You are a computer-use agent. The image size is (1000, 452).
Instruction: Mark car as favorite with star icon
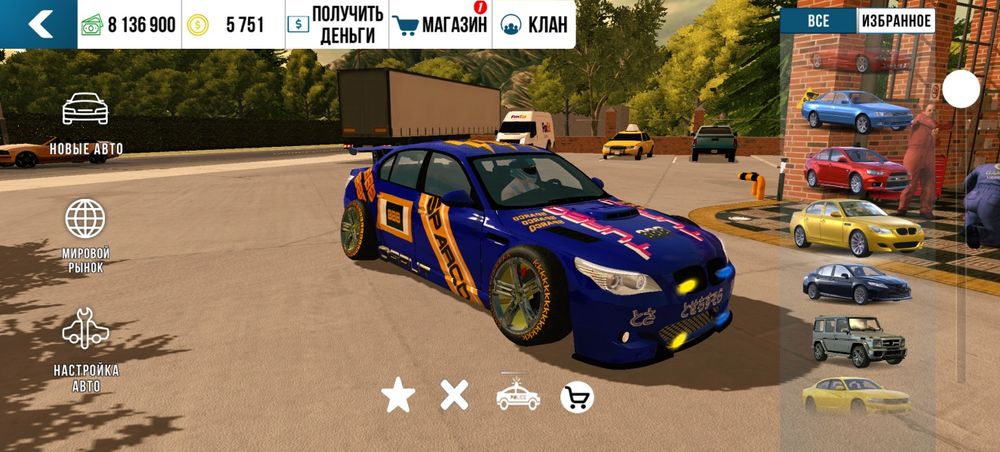398,397
